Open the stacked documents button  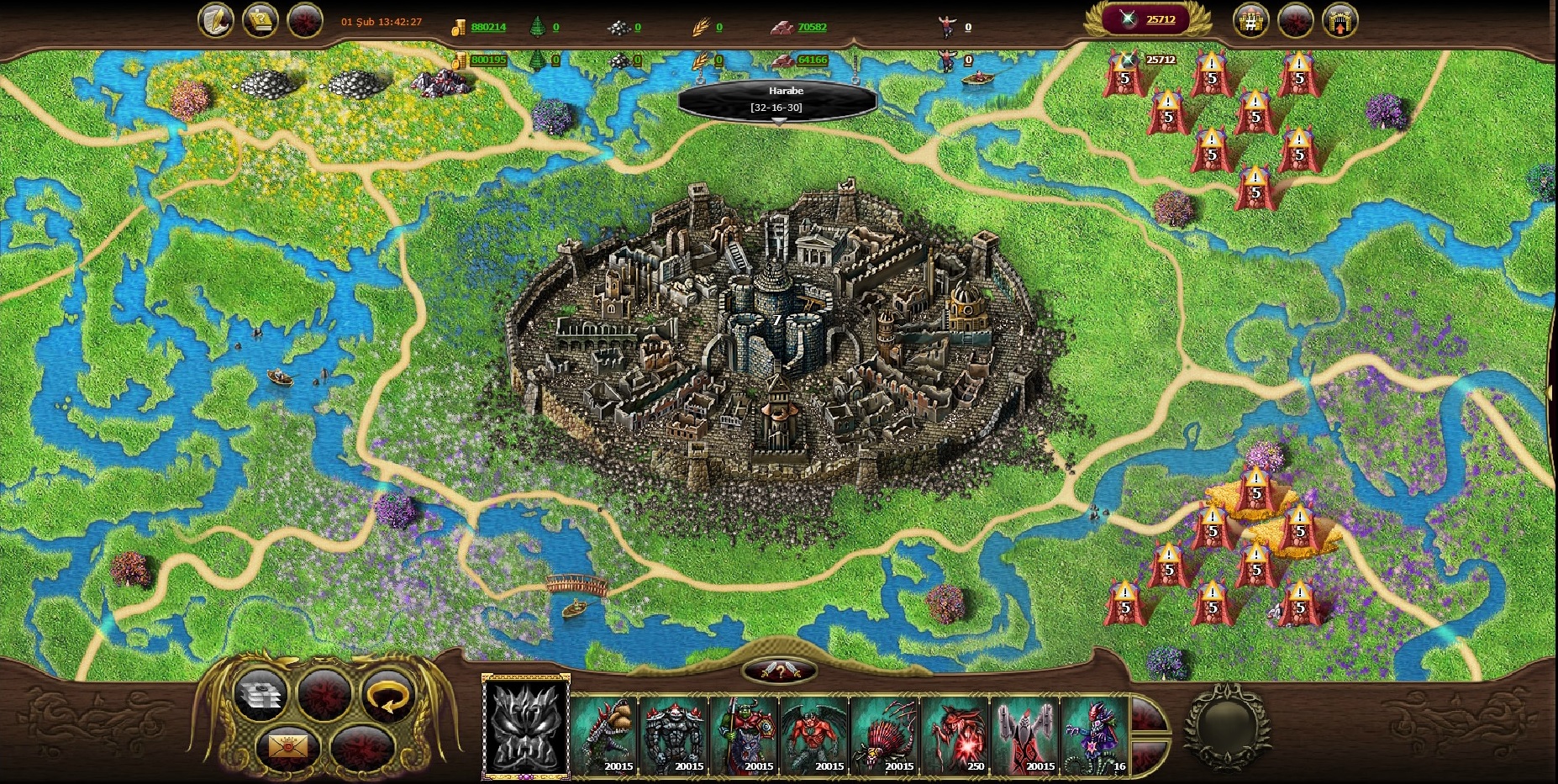(260, 694)
